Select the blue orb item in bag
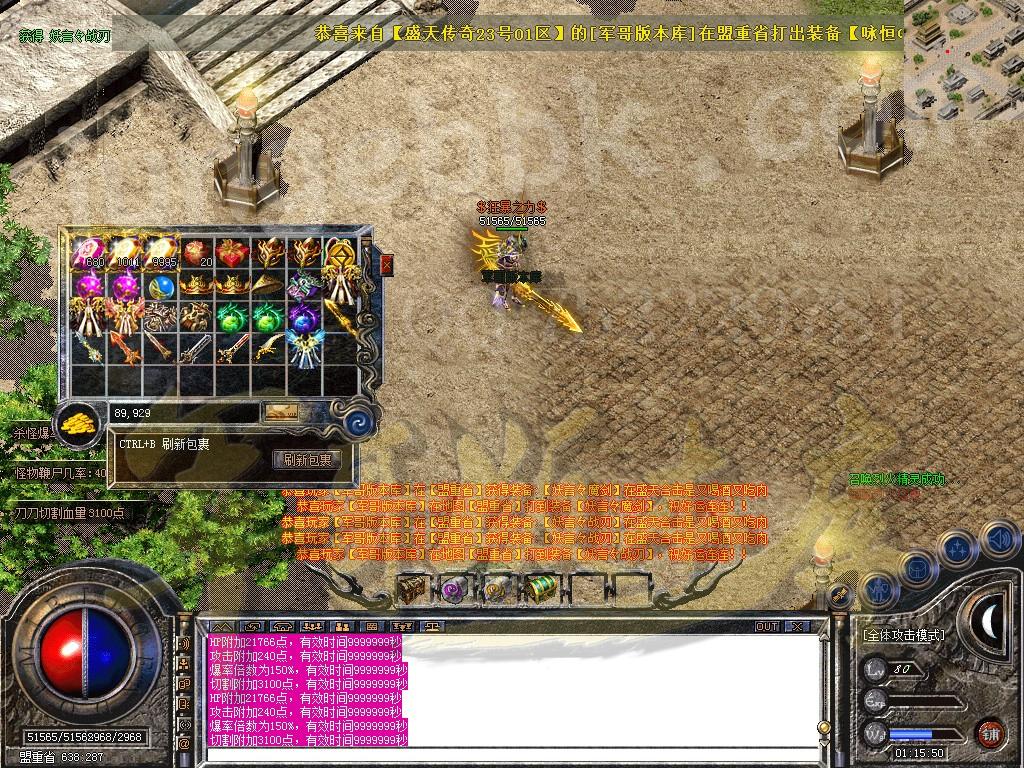1024x768 pixels. pyautogui.click(x=161, y=288)
